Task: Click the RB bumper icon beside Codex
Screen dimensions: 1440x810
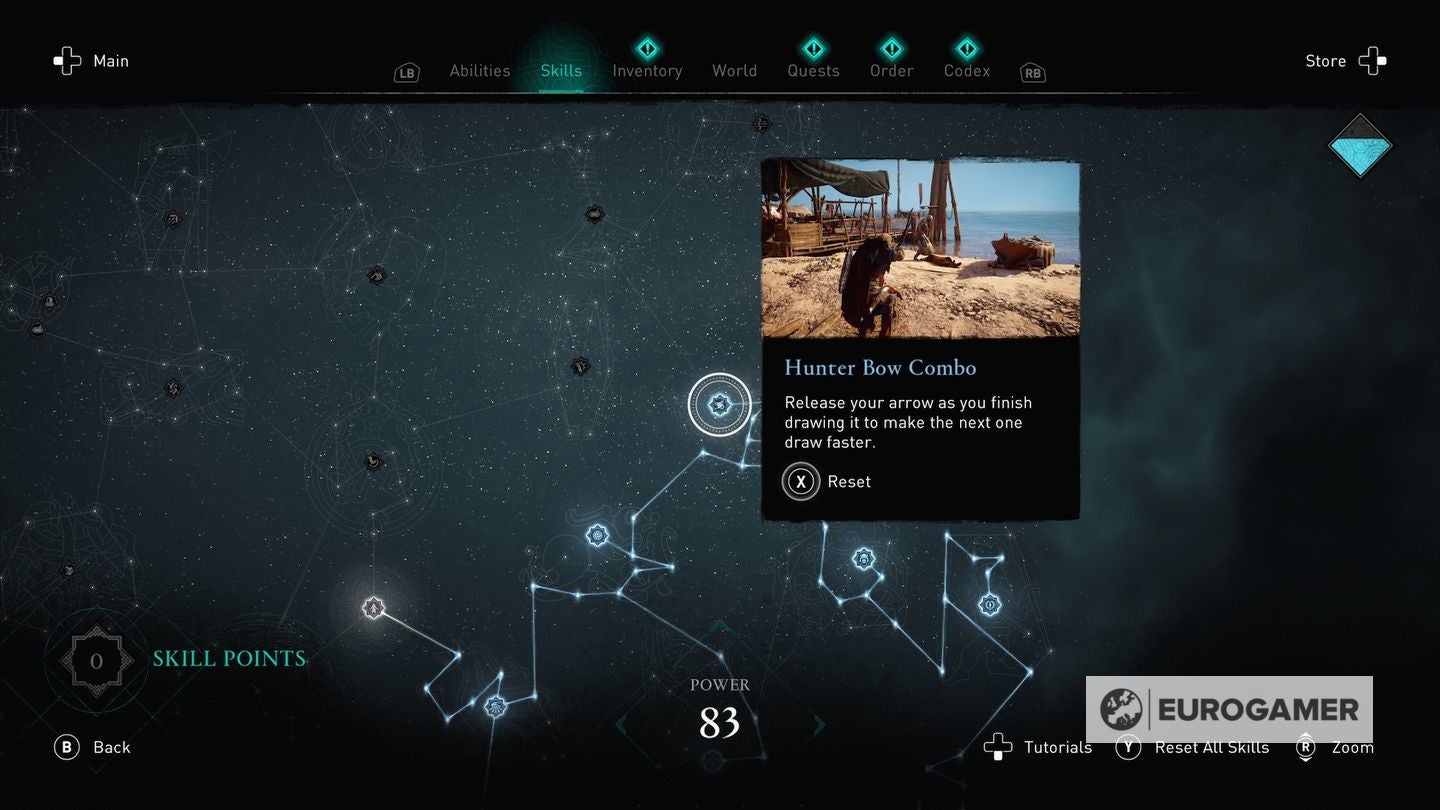Action: pyautogui.click(x=1032, y=72)
